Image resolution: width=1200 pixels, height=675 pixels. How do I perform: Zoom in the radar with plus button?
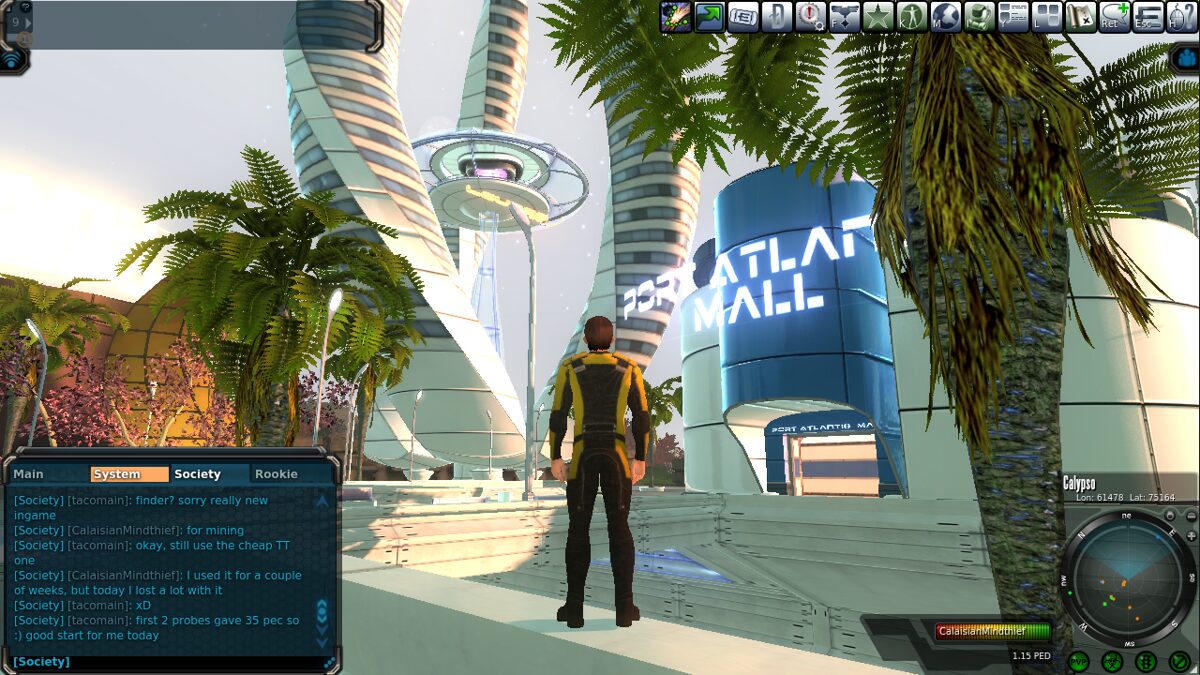tap(1191, 536)
